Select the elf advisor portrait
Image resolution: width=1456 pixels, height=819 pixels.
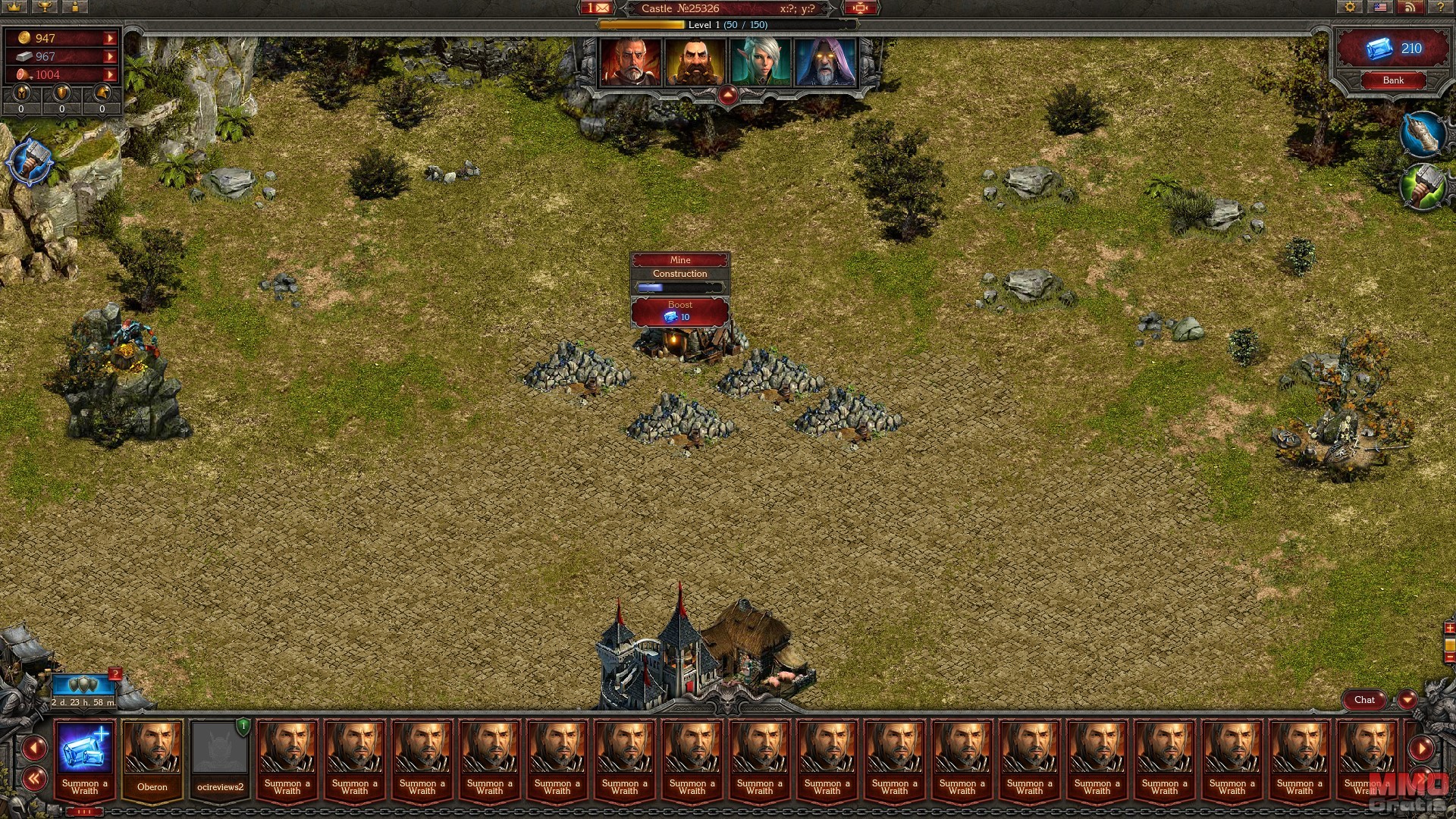[x=760, y=62]
